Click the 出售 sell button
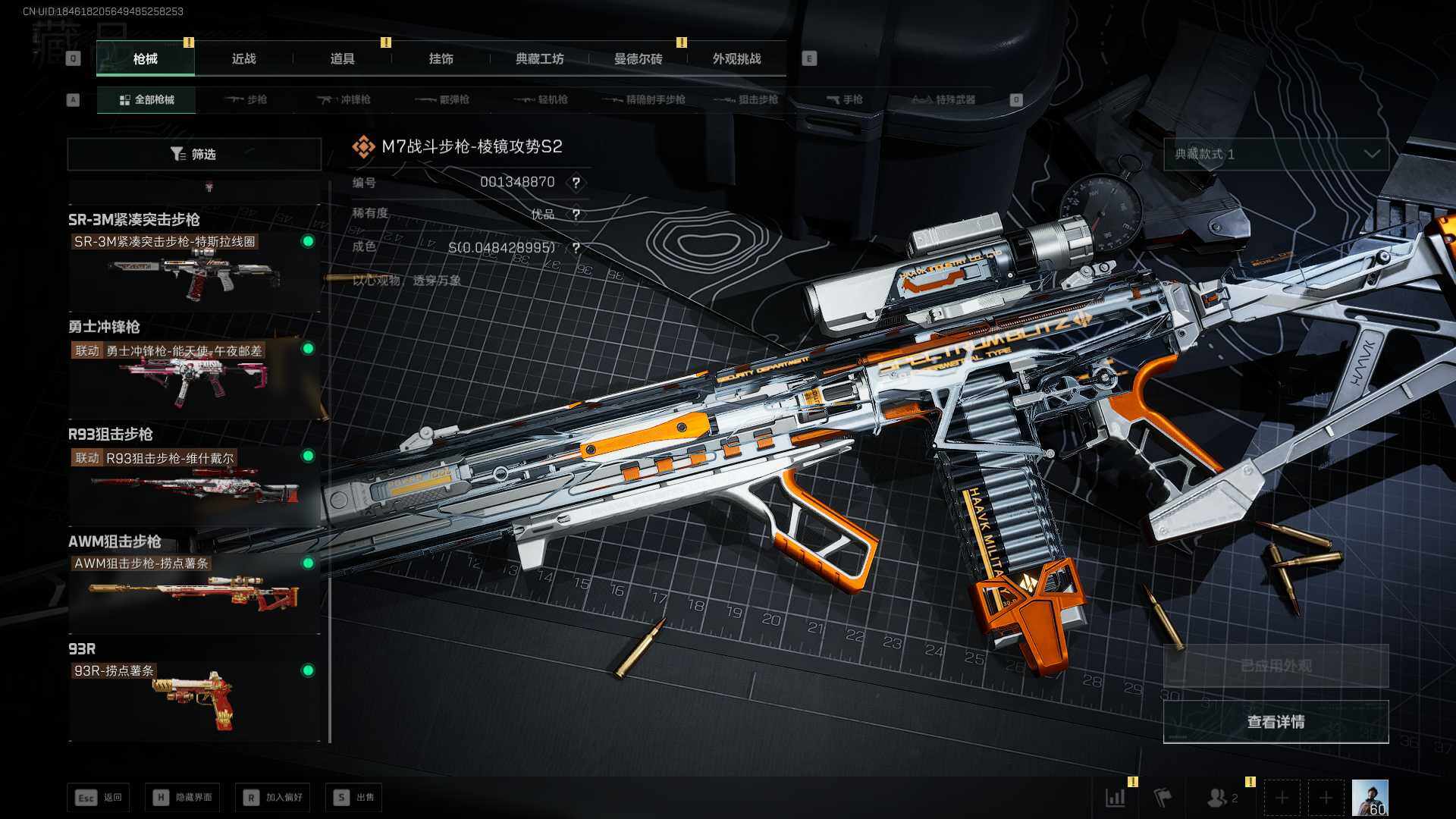The width and height of the screenshot is (1456, 819). point(354,797)
